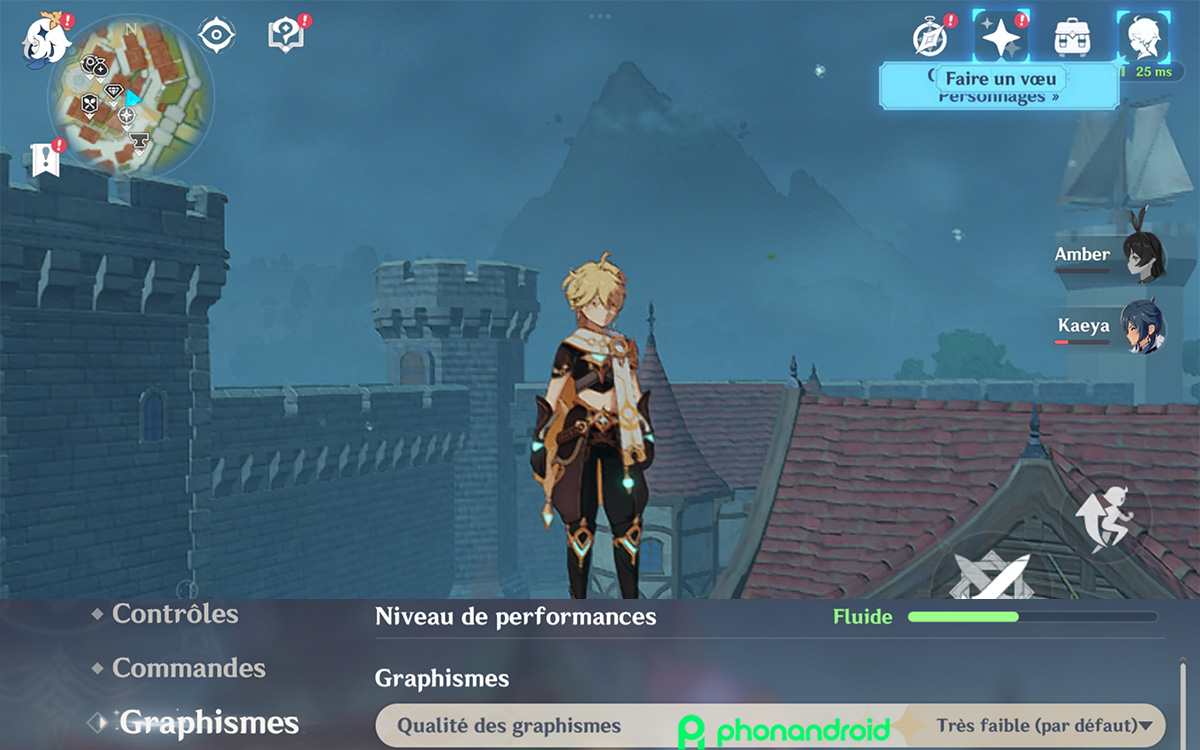
Task: Open the wish star icon
Action: 1001,38
